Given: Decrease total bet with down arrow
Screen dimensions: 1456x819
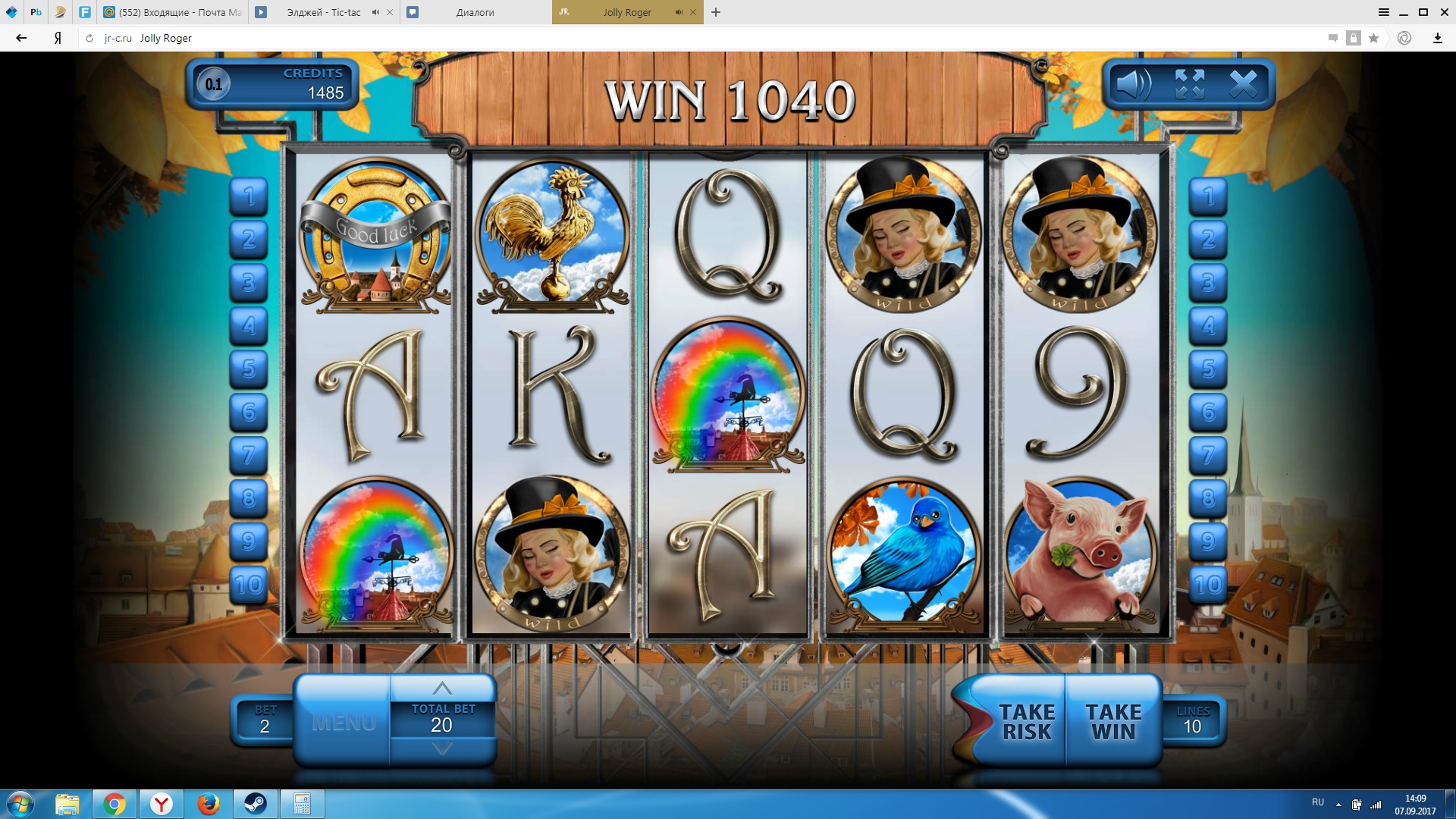Looking at the screenshot, I should (x=442, y=749).
